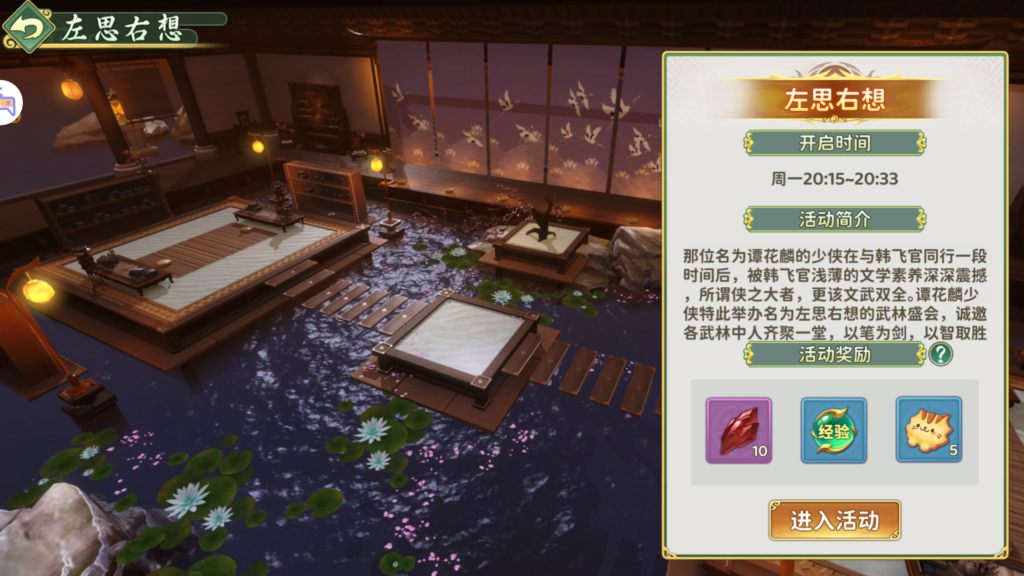
Task: Select the red crystal reward icon
Action: [x=739, y=430]
